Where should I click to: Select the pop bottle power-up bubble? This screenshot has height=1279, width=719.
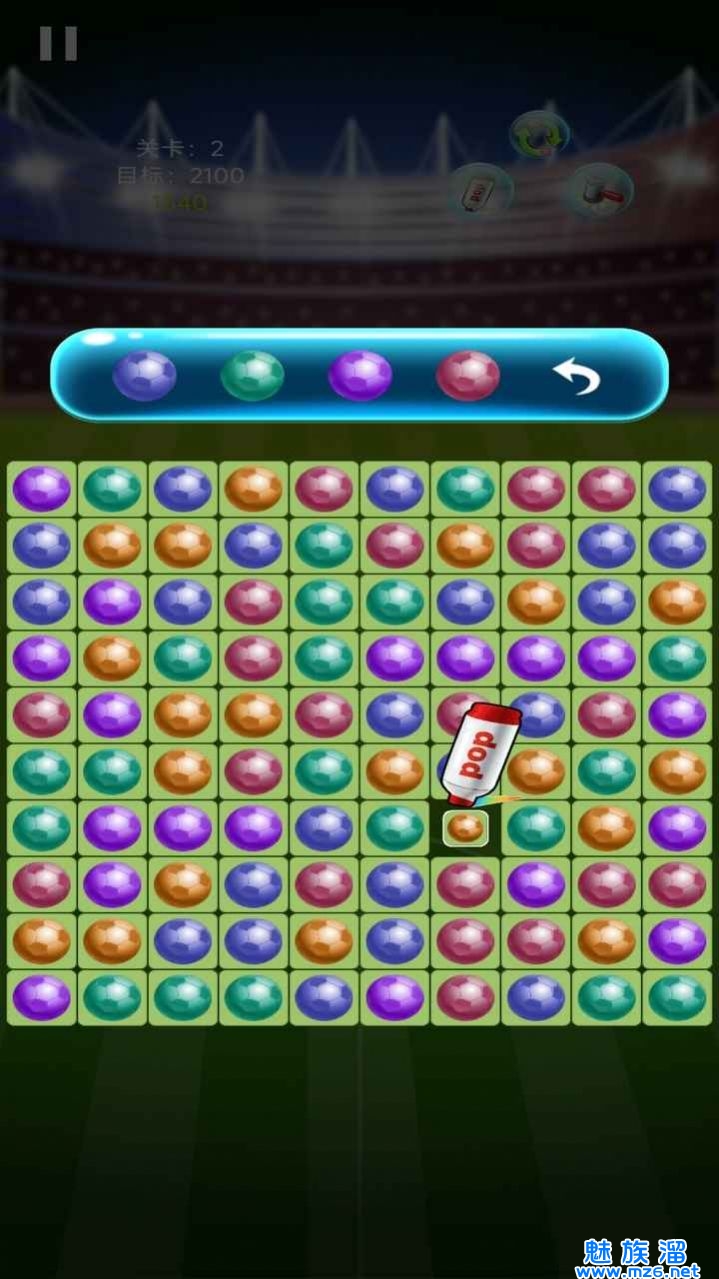[x=481, y=189]
